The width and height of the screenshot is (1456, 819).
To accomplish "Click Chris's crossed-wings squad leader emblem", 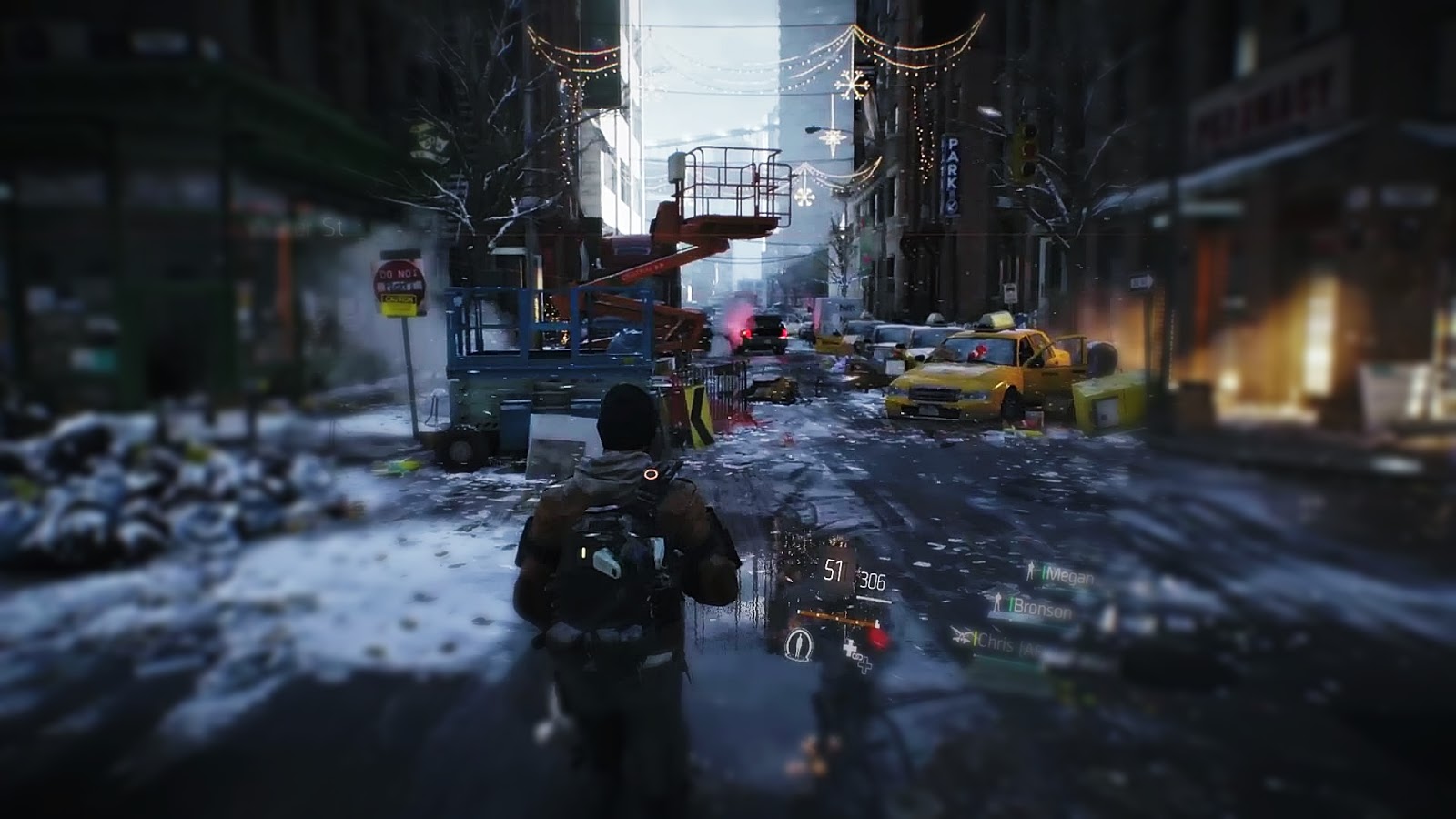I will (x=961, y=637).
